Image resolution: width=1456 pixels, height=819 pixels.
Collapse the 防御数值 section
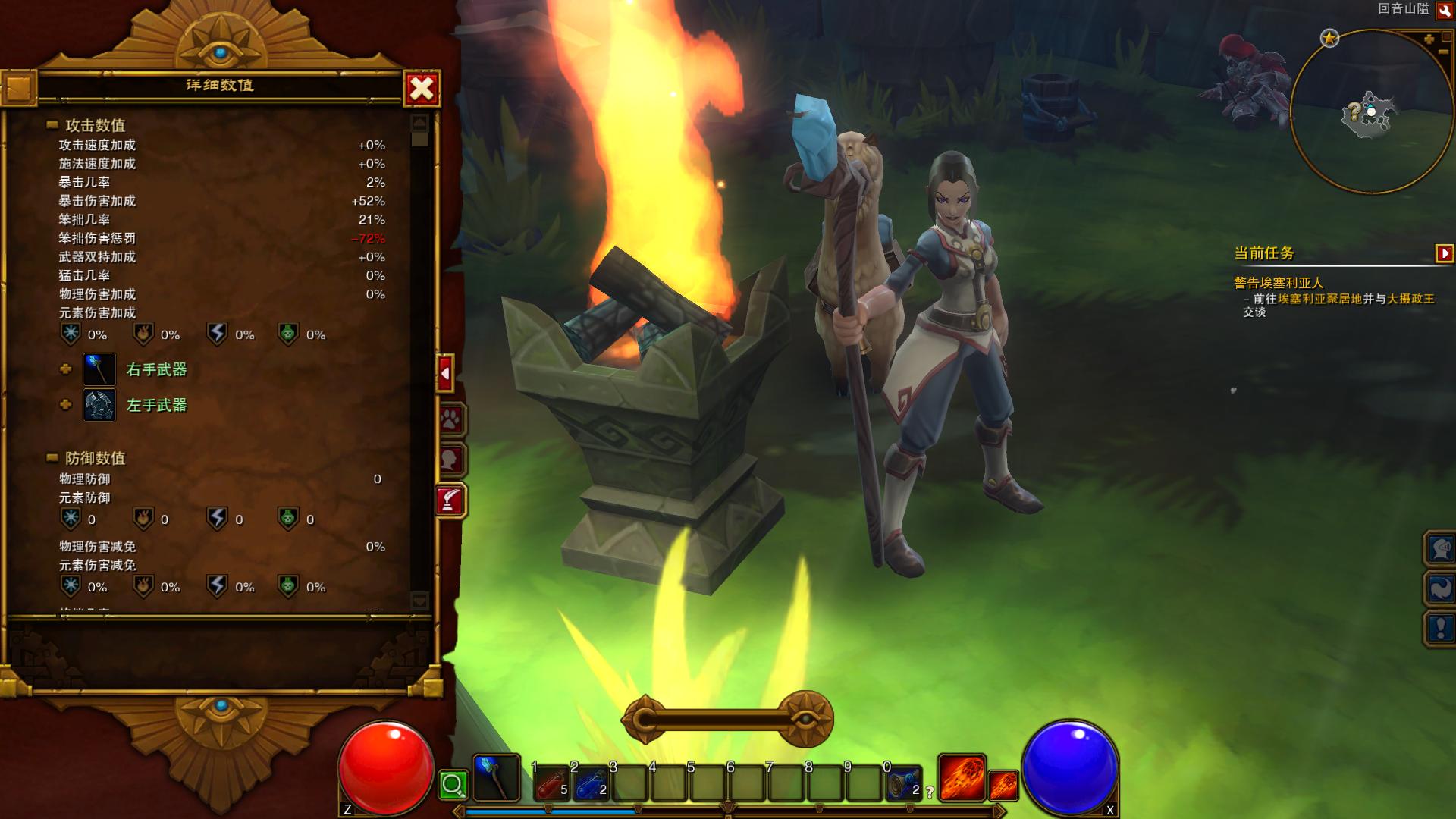(x=52, y=458)
